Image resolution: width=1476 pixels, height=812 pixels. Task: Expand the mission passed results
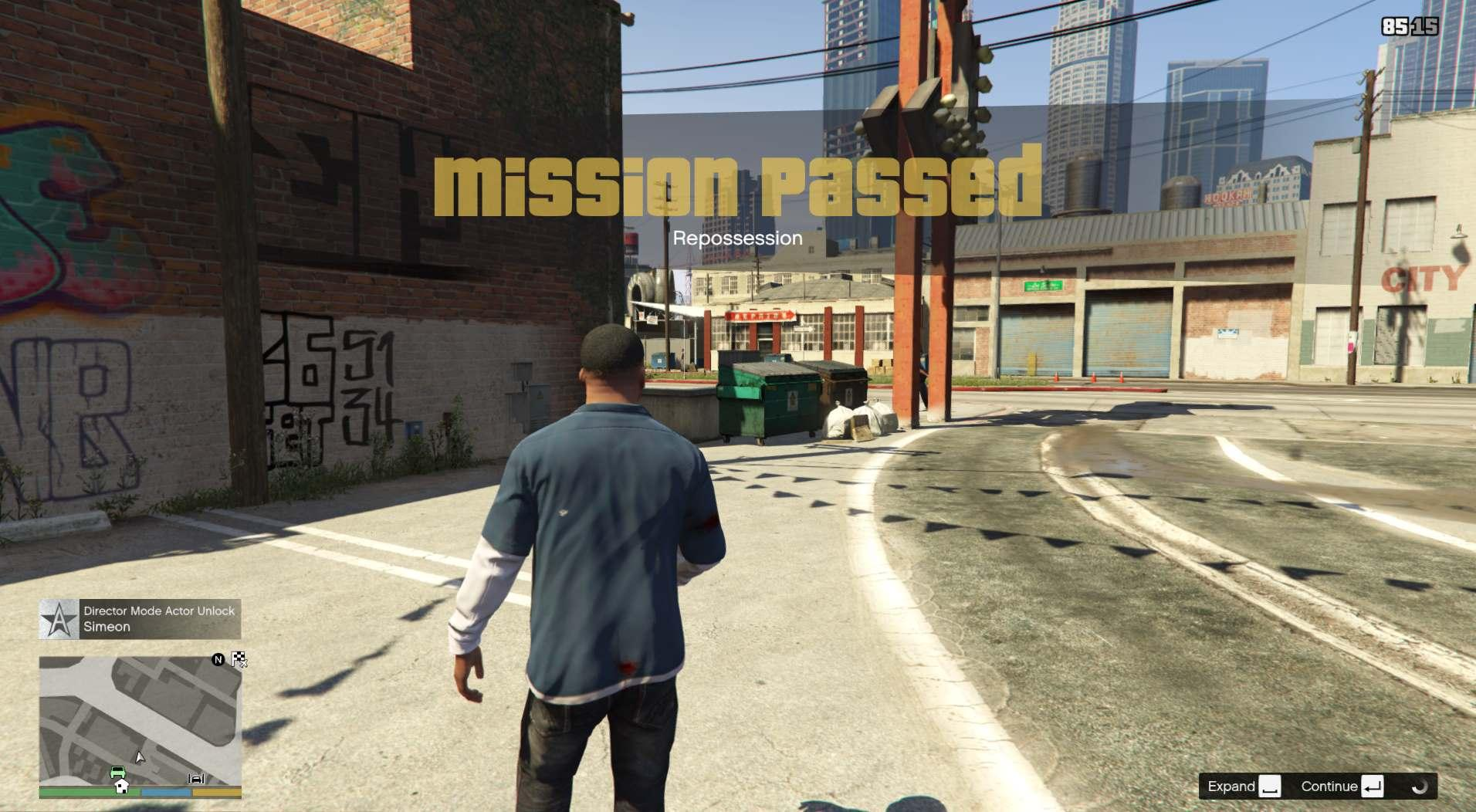pos(1244,787)
